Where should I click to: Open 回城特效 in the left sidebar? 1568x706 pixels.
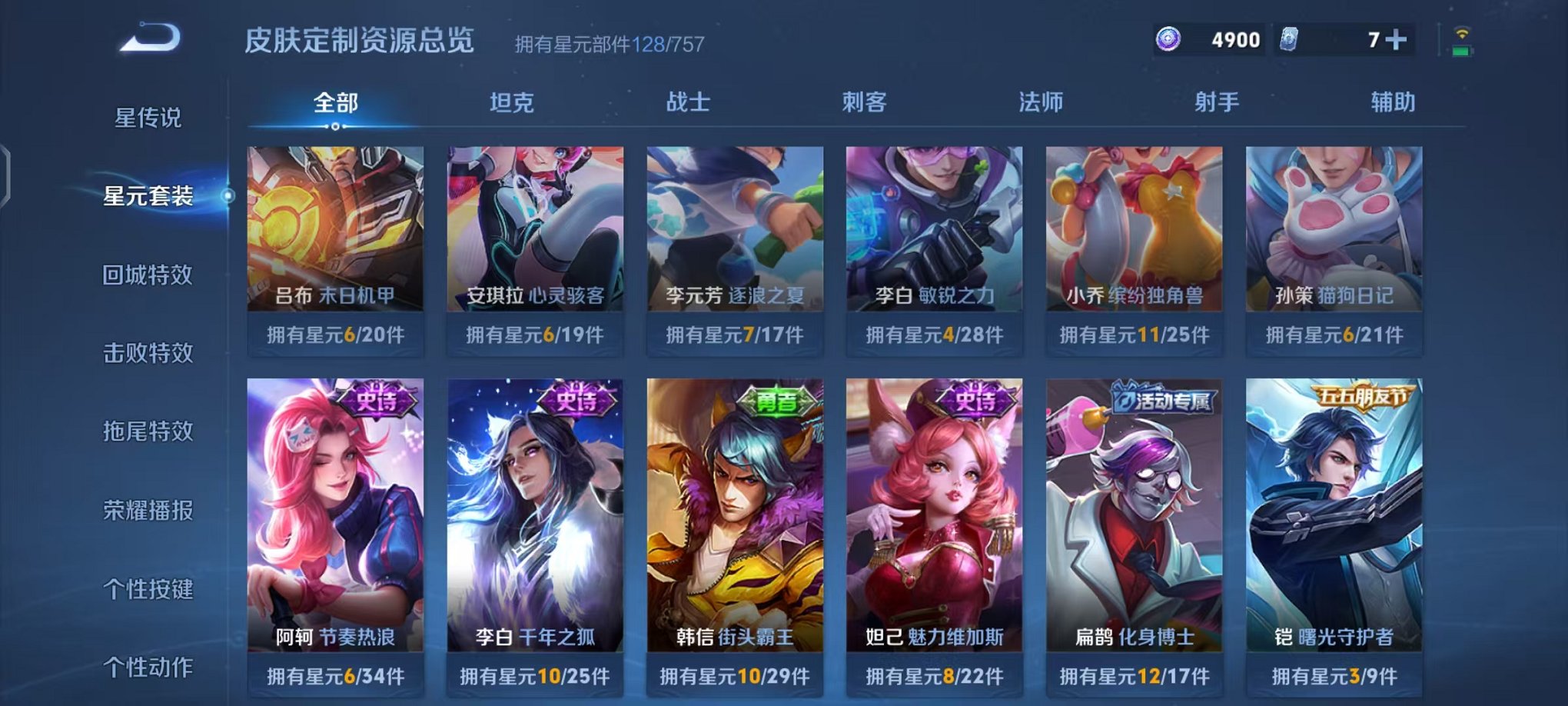[149, 273]
